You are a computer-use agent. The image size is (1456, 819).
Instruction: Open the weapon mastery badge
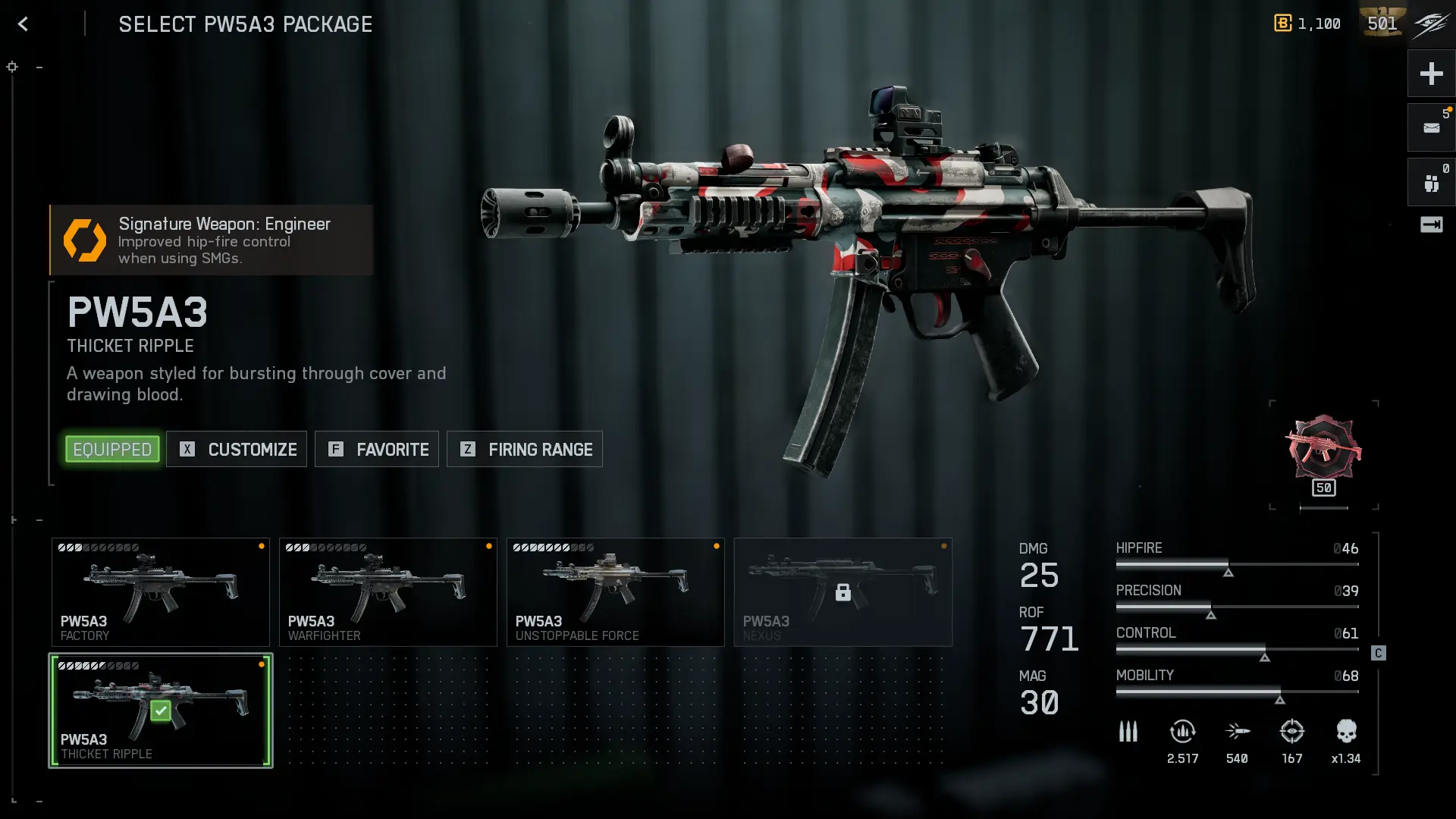pos(1323,453)
